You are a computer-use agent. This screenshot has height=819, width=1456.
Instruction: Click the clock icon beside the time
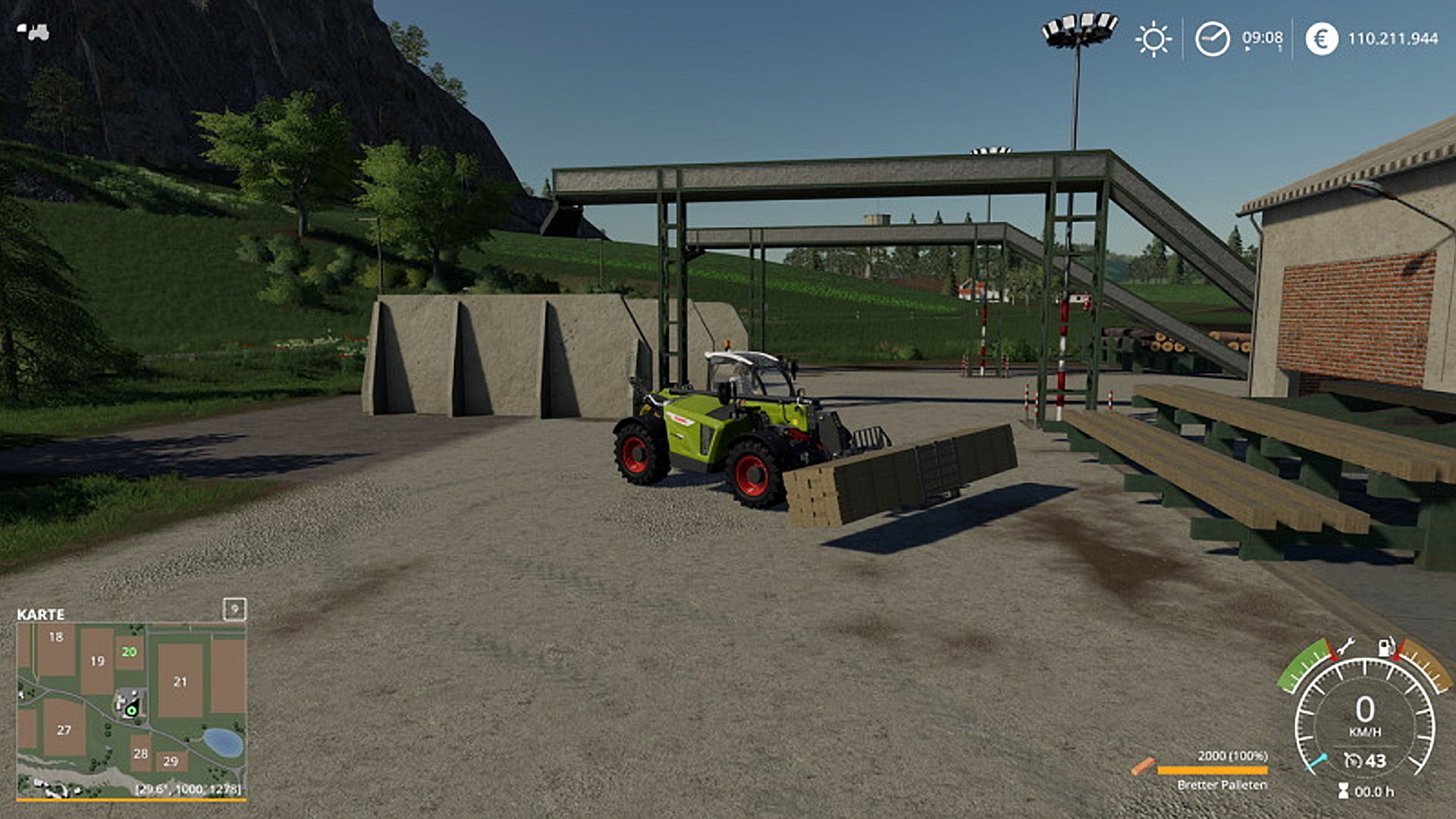pyautogui.click(x=1212, y=39)
